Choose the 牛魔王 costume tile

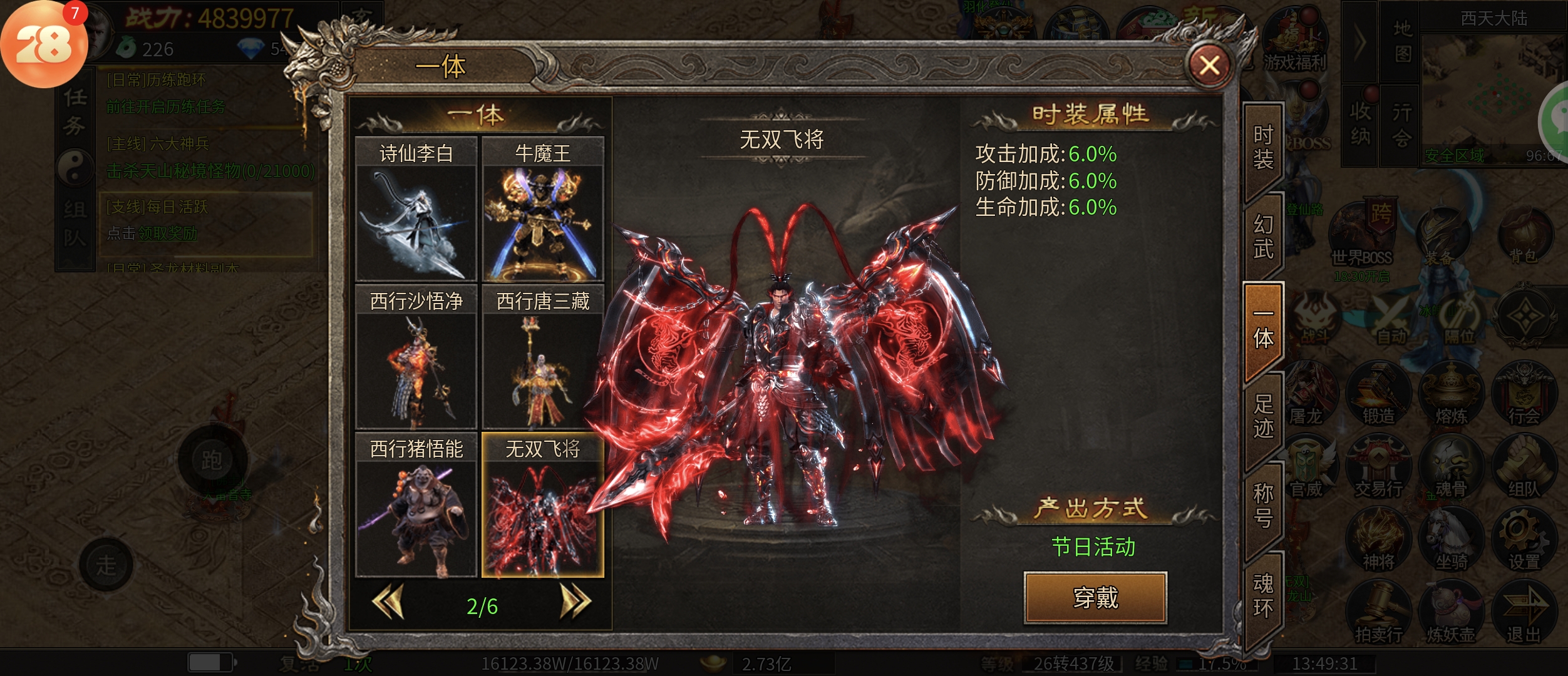click(542, 210)
